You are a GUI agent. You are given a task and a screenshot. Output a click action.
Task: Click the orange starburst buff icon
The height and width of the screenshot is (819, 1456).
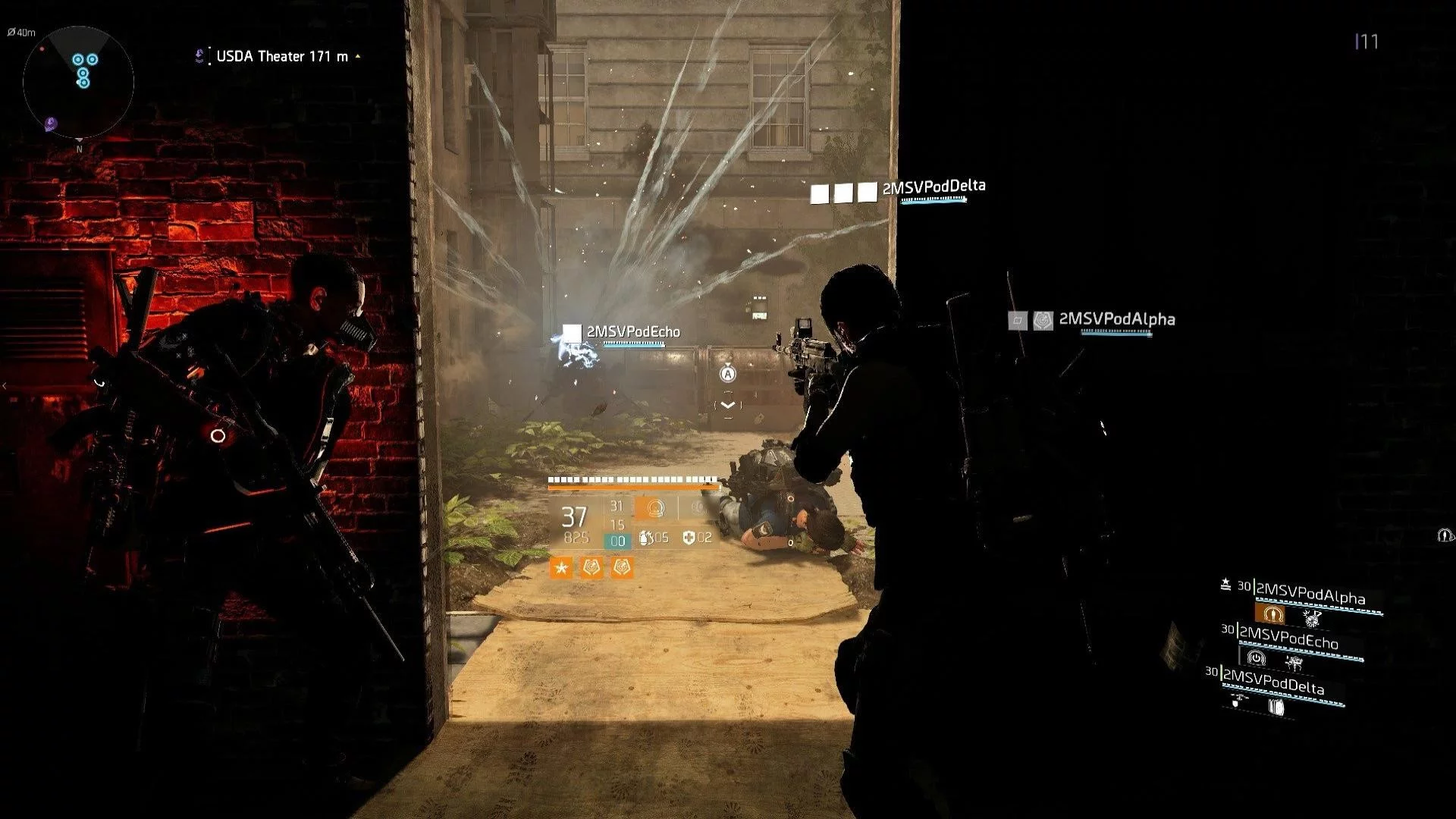561,567
